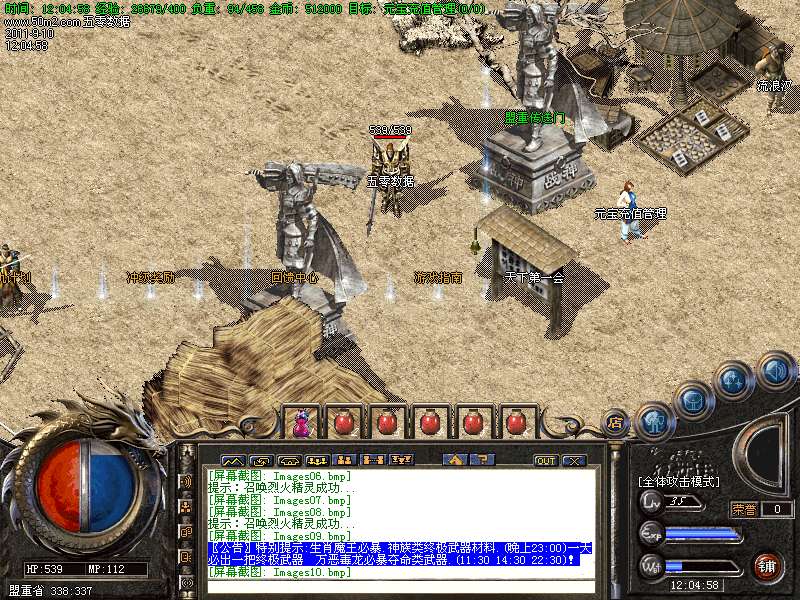Viewport: 800px width, 600px height.
Task: Open the character status round button
Action: click(x=654, y=421)
